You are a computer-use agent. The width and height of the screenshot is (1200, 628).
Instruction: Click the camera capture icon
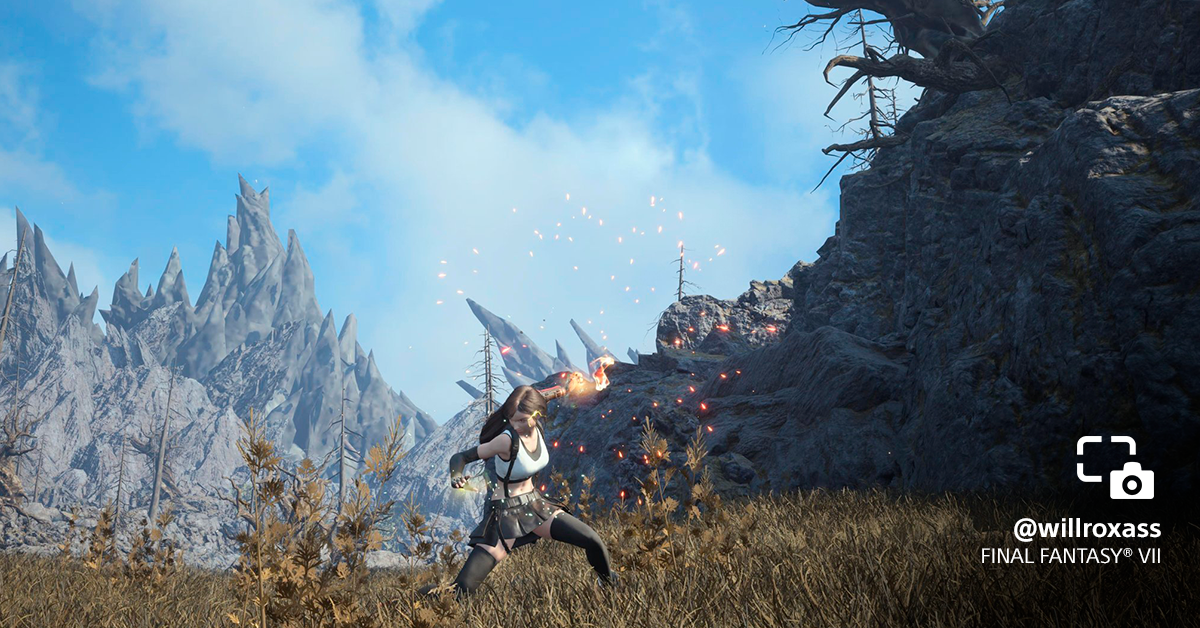[x=1115, y=467]
